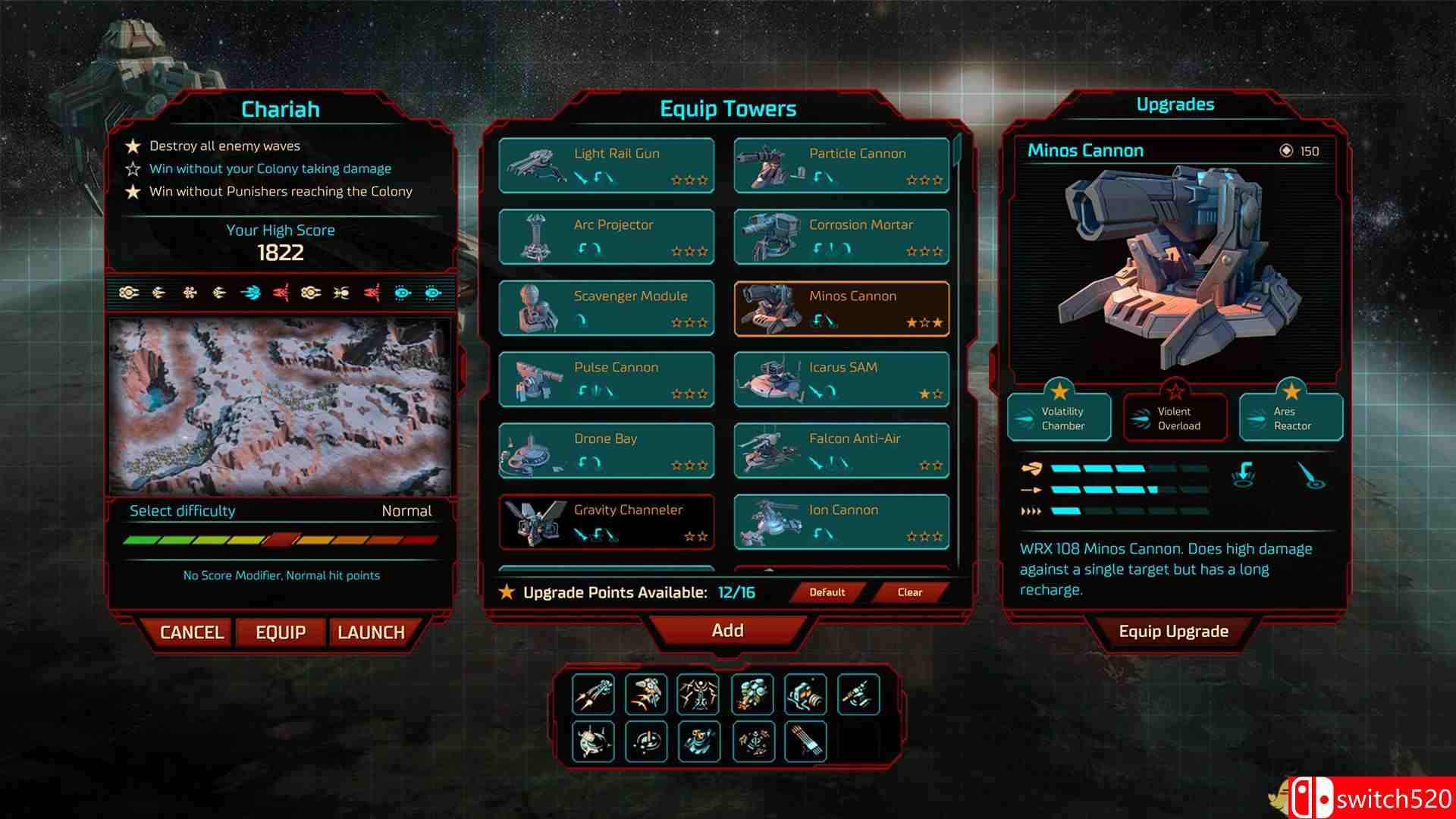The width and height of the screenshot is (1456, 819).
Task: Cancel the Chariah mission setup
Action: click(x=192, y=632)
